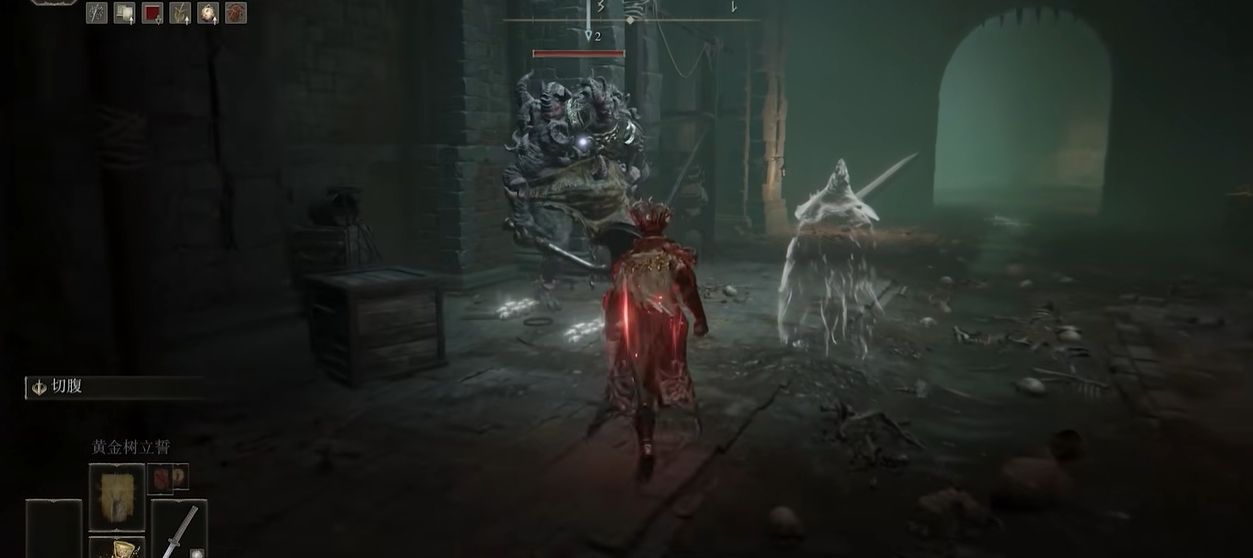Select the golden flask quick item slot
Viewport: 1253px width, 558px height.
click(x=117, y=548)
